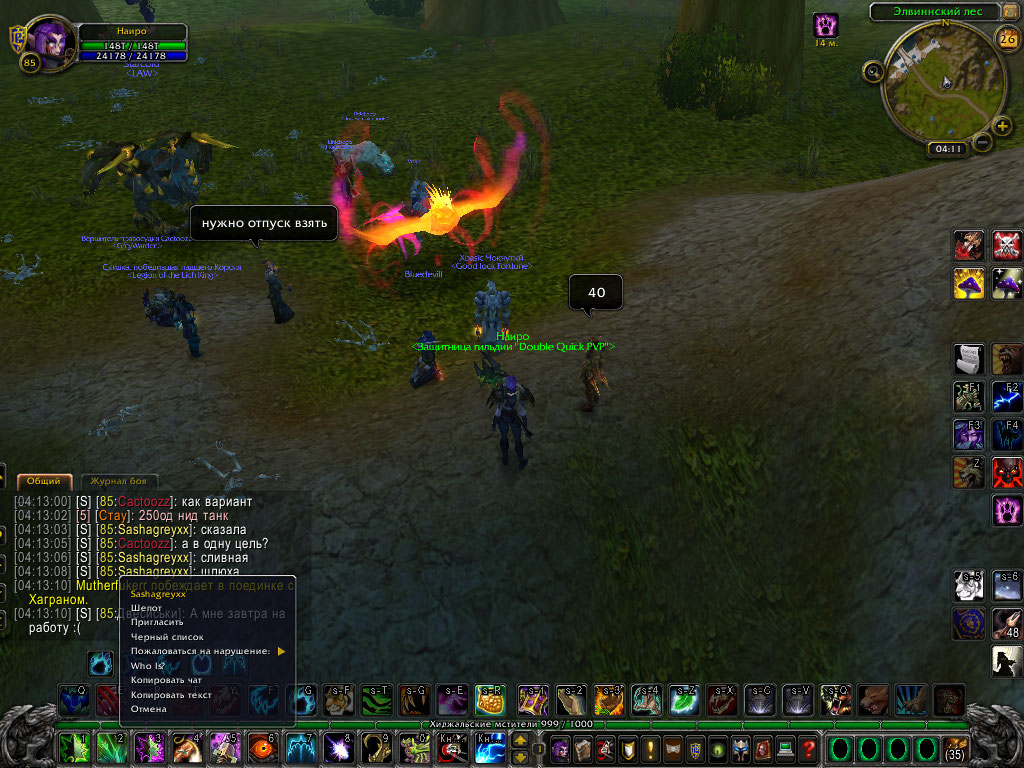Open the backpack showing 35 free slots
Screen dimensions: 1024x768
955,748
